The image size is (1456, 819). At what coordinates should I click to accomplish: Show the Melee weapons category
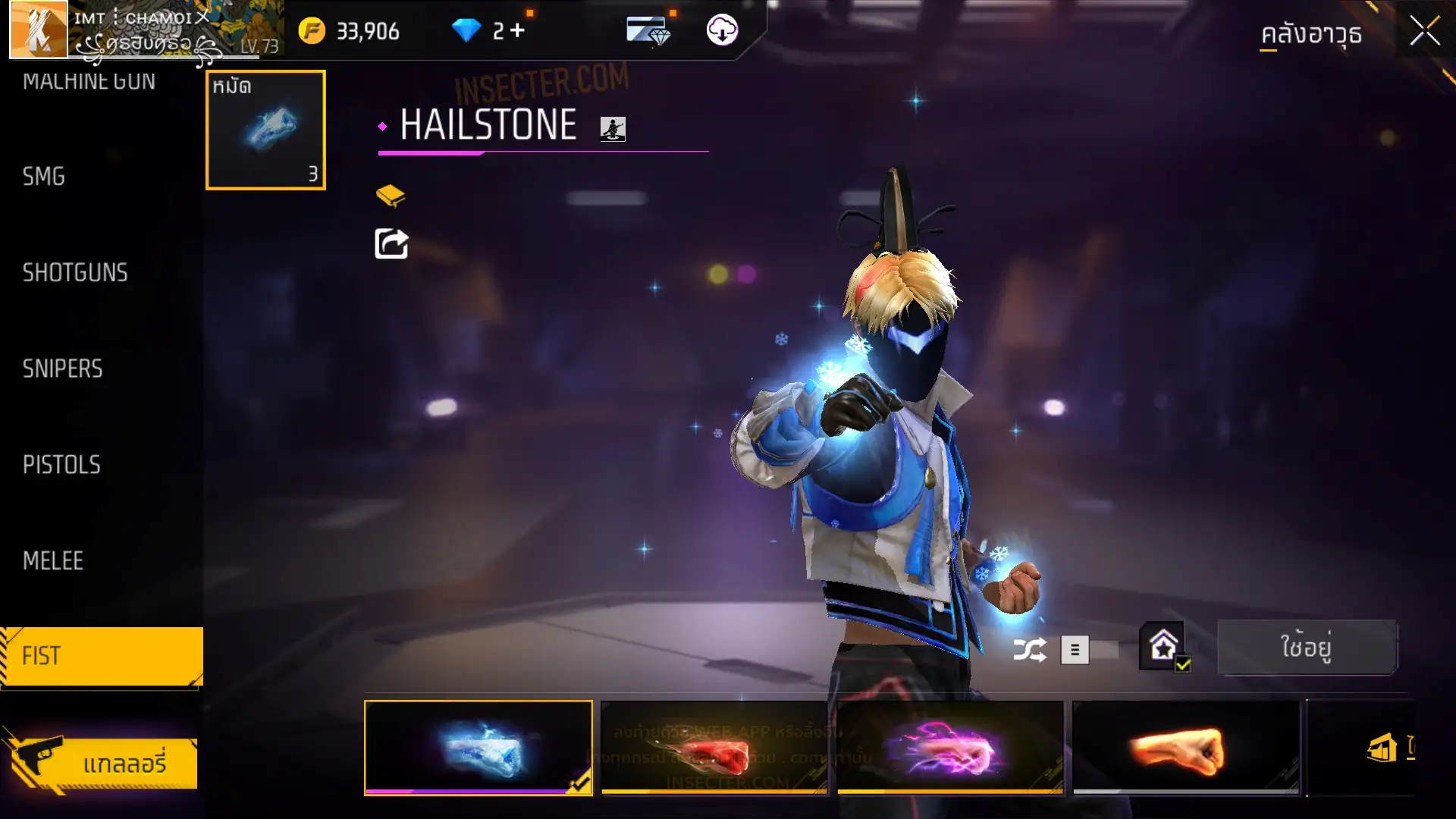[x=53, y=561]
